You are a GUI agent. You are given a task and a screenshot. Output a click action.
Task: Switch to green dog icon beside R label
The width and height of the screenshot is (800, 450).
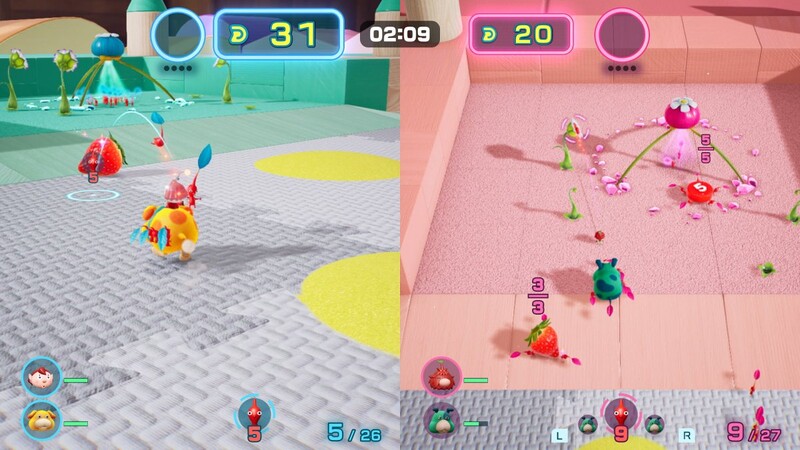point(655,423)
